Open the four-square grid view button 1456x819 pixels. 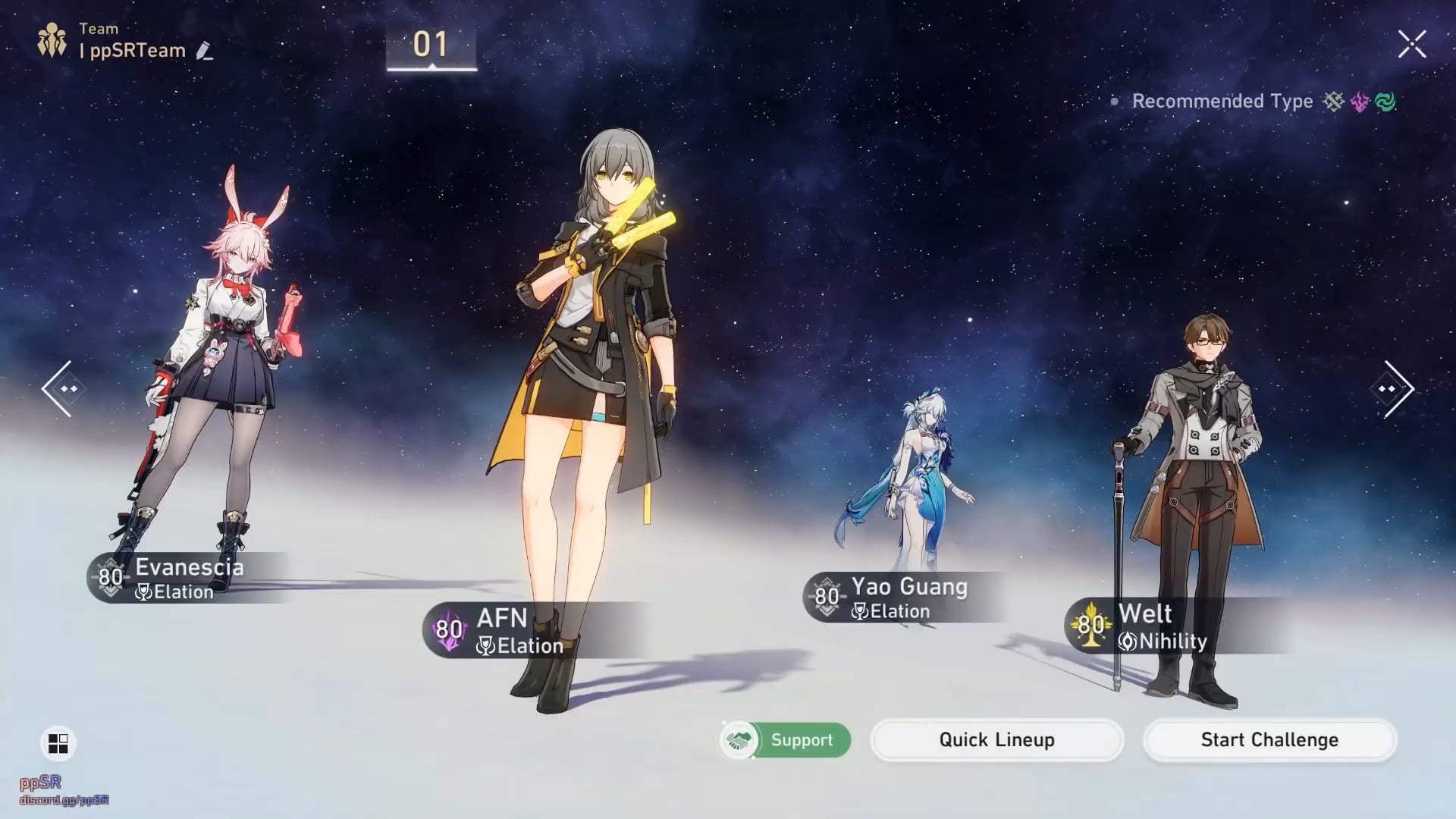pyautogui.click(x=58, y=743)
